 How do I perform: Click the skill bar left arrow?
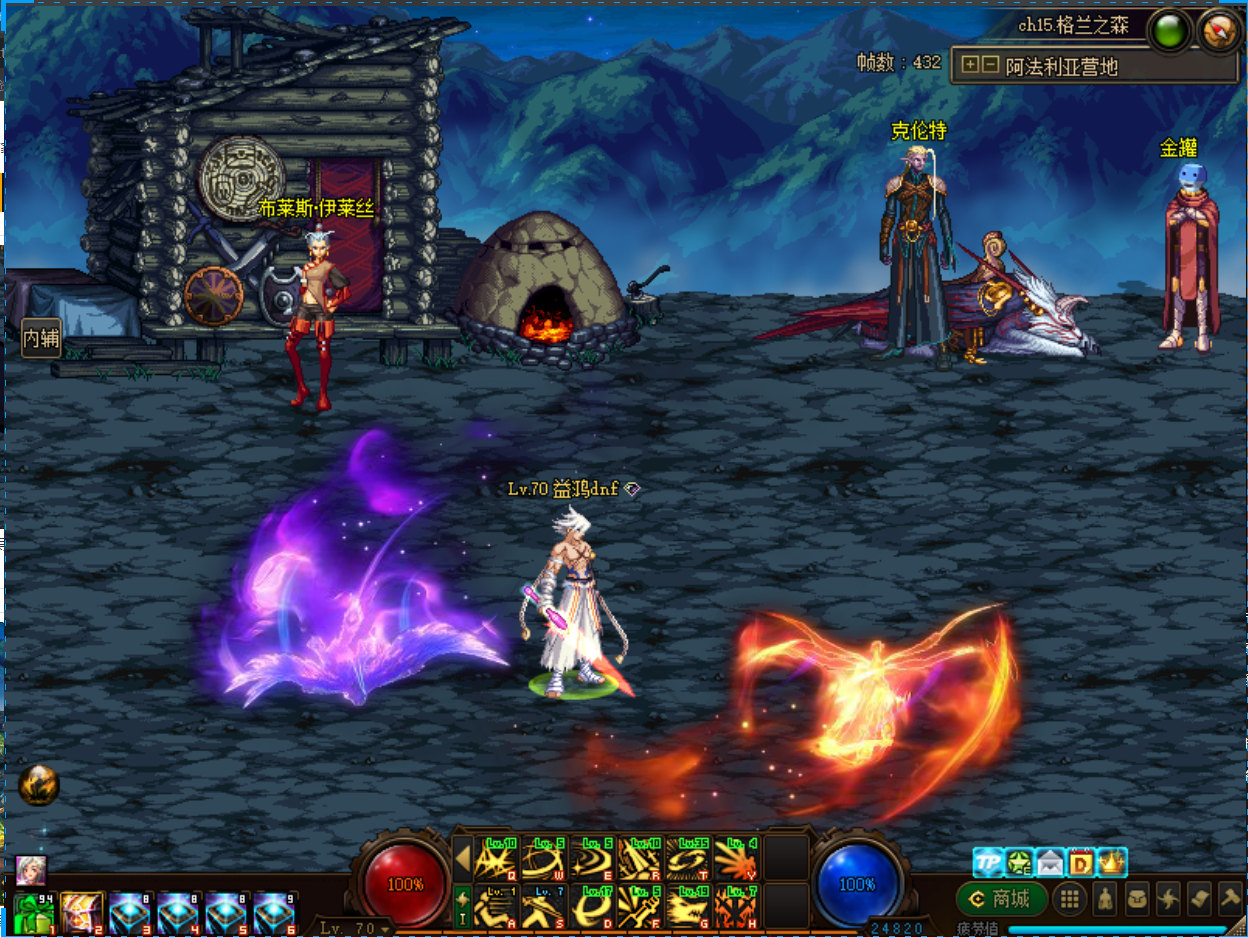coord(463,858)
